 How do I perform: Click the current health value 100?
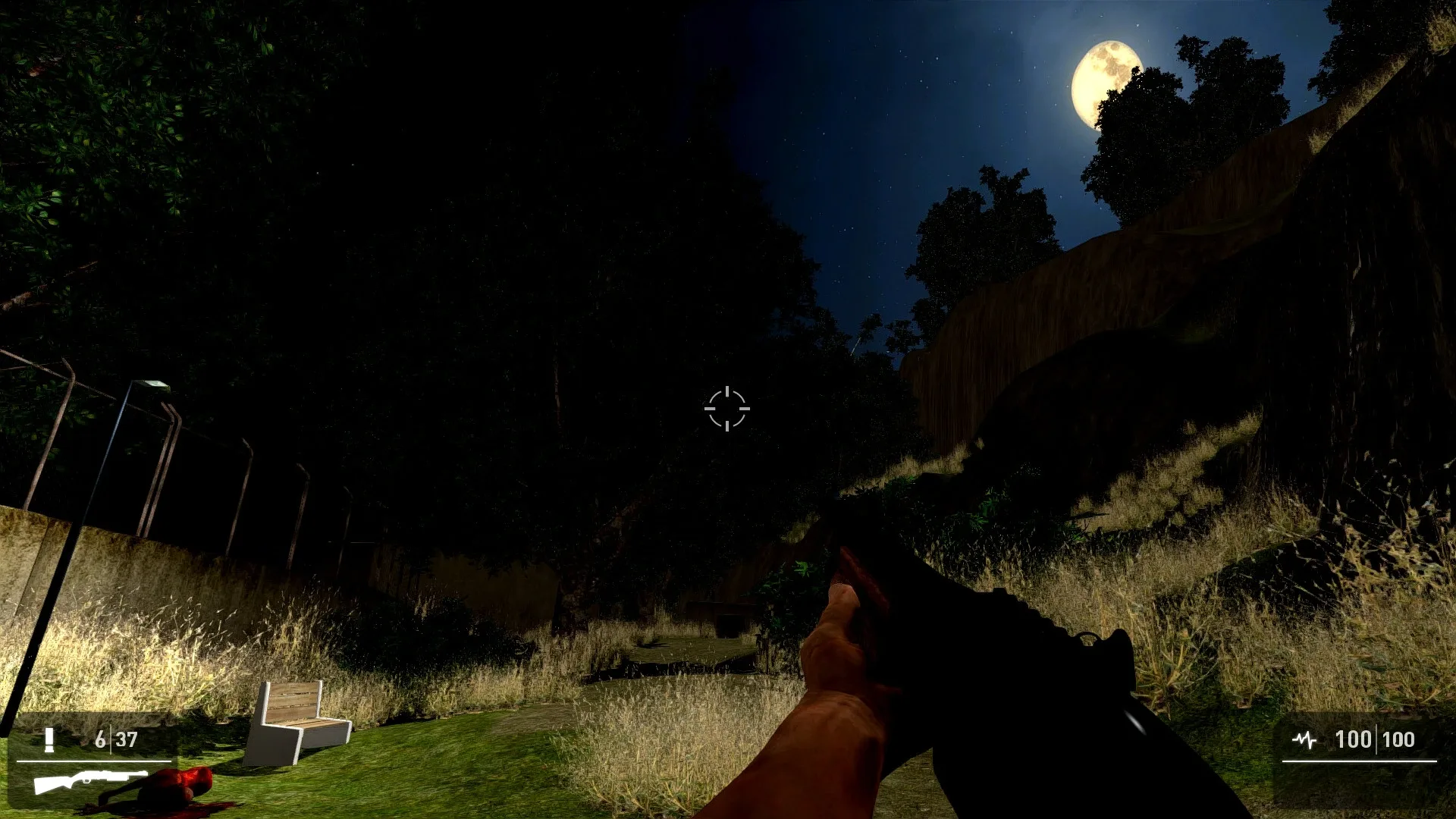pos(1354,739)
